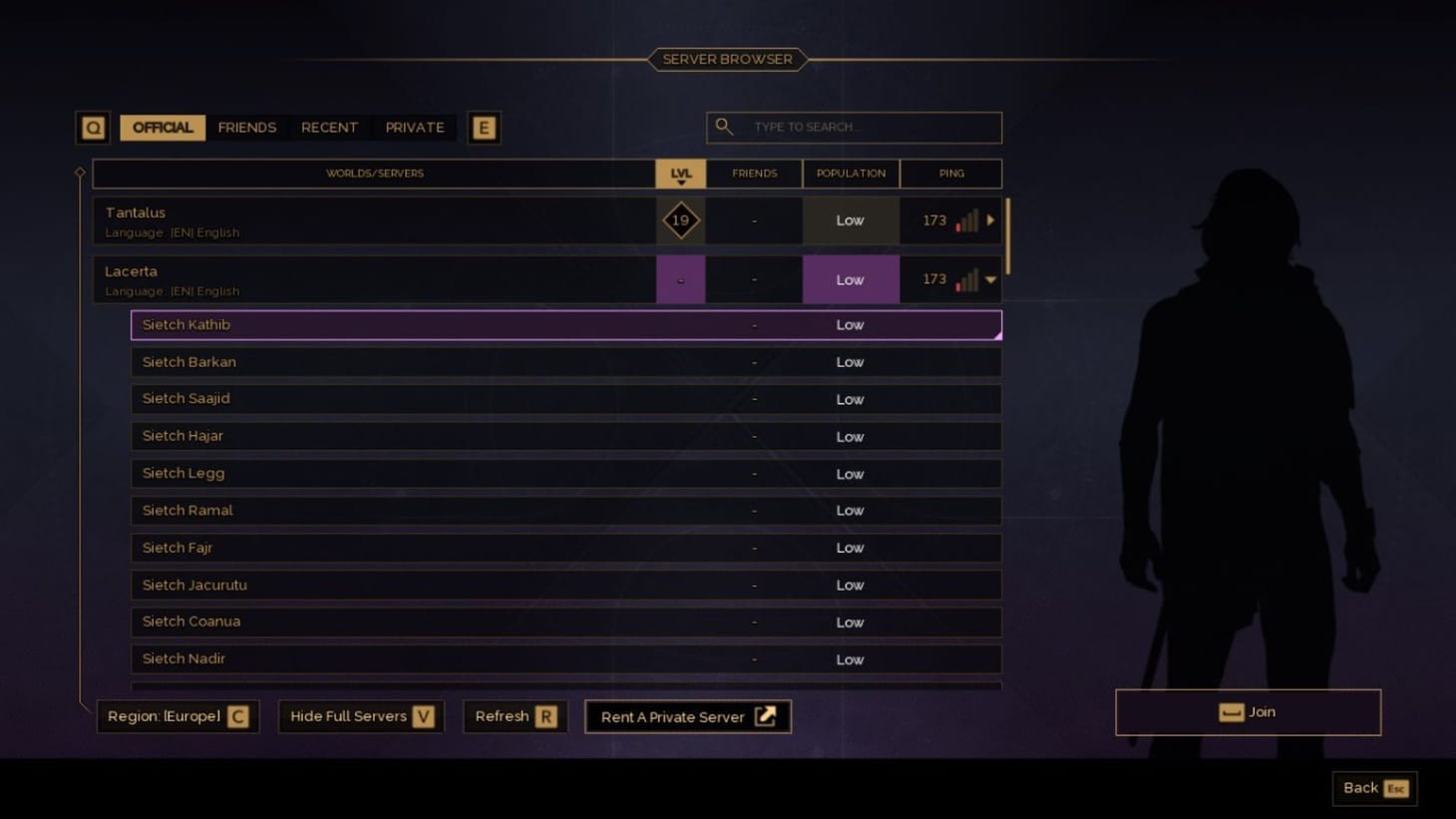Image resolution: width=1456 pixels, height=819 pixels.
Task: Collapse the Lacerta server list
Action: (988, 280)
